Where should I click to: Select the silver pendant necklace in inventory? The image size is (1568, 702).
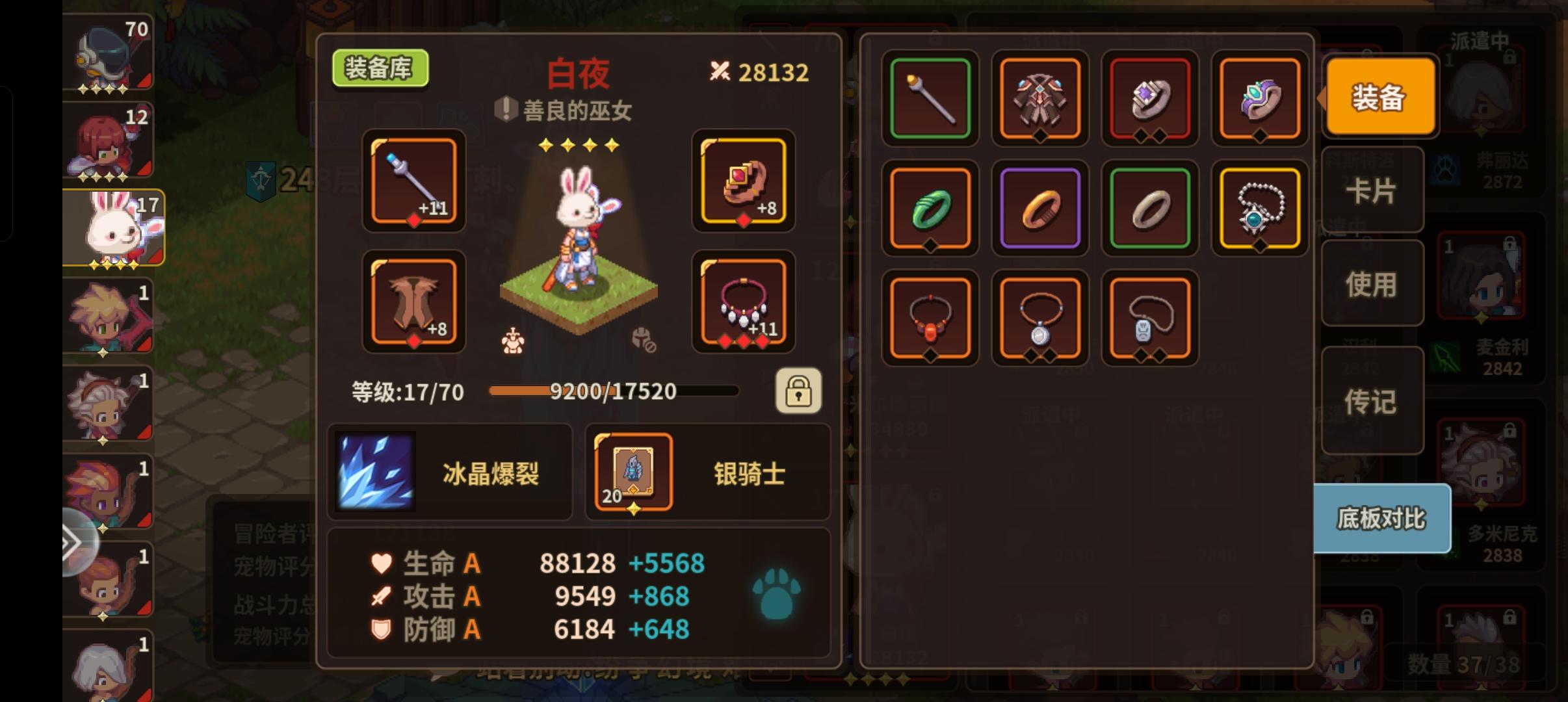coord(1040,318)
